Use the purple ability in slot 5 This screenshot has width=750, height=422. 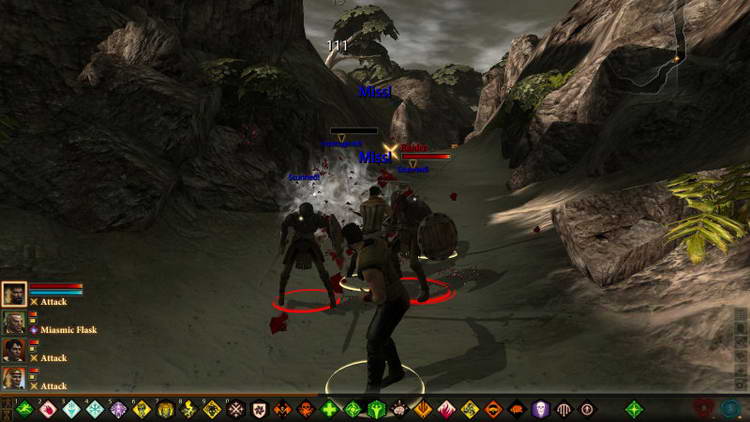[118, 409]
